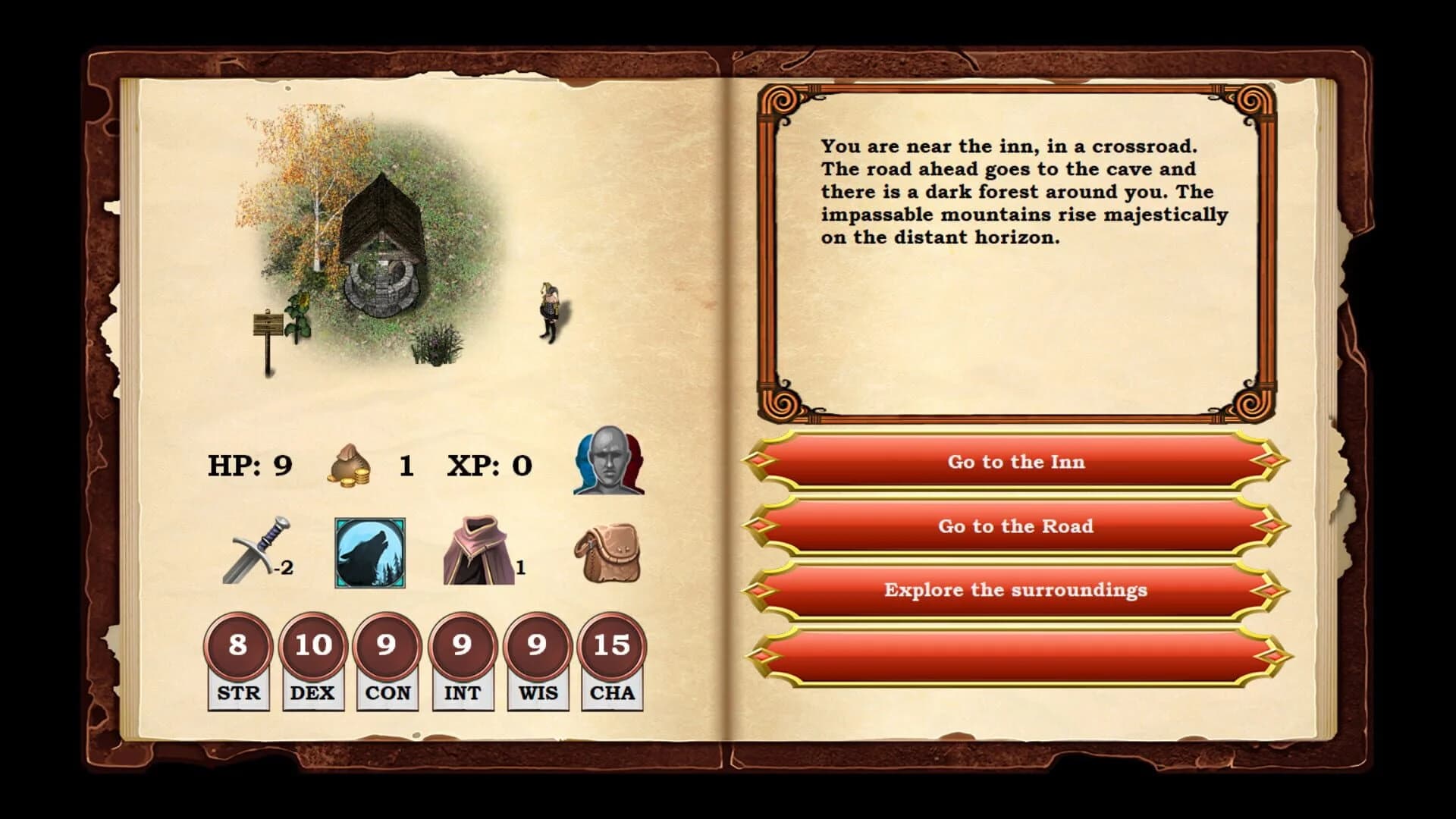Viewport: 1456px width, 819px height.
Task: Inspect the hooded cloak item
Action: click(480, 550)
